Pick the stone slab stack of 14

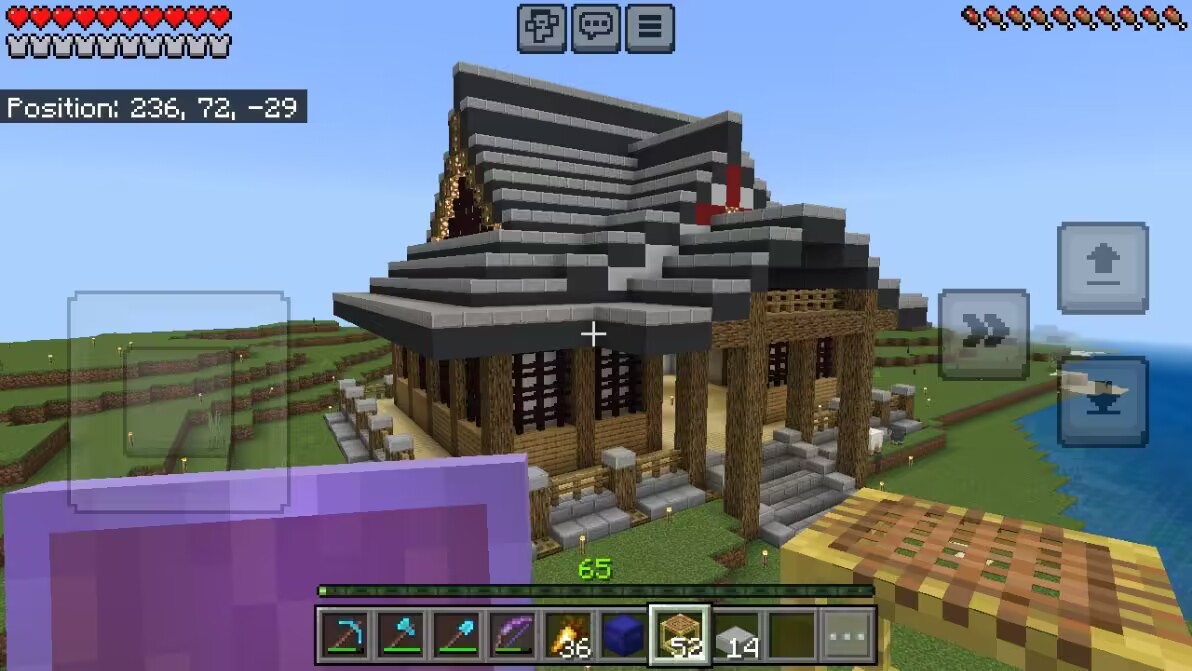click(736, 634)
